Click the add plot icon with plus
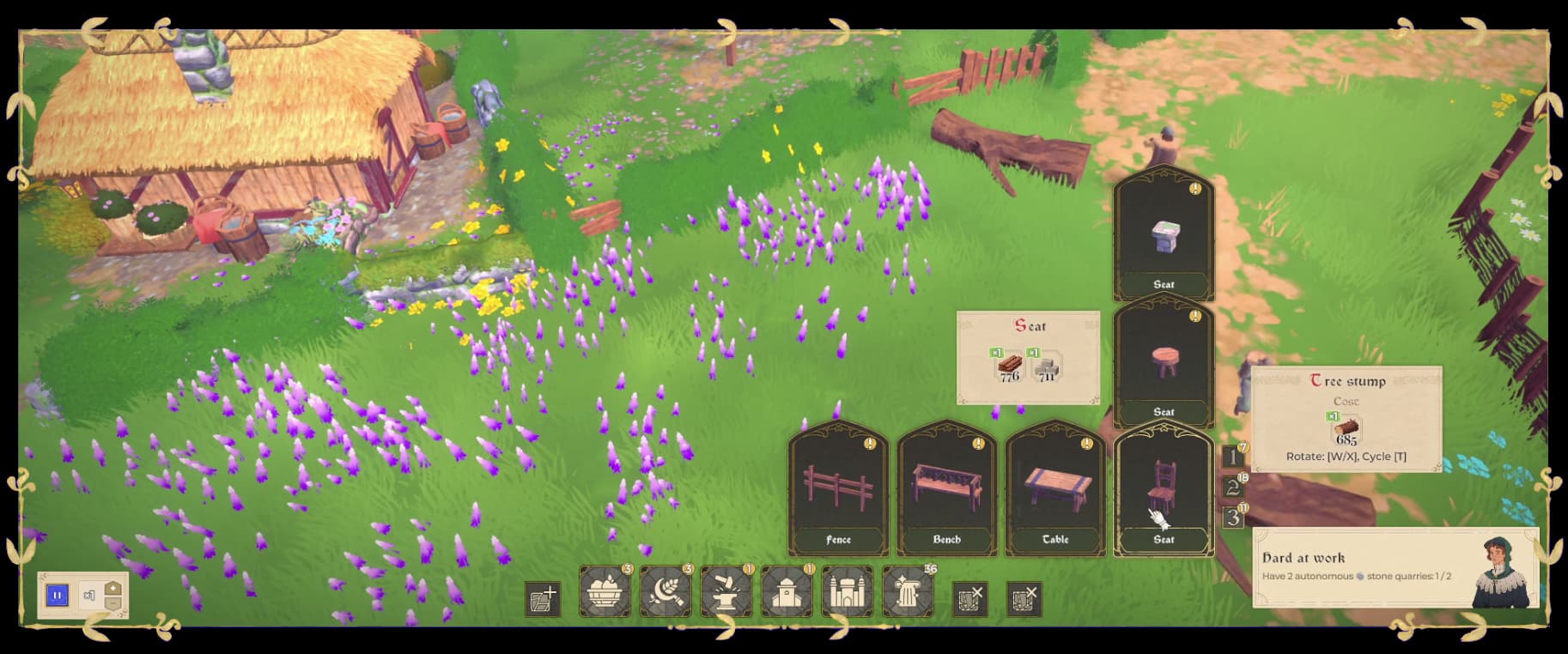Image resolution: width=1568 pixels, height=654 pixels. (543, 598)
